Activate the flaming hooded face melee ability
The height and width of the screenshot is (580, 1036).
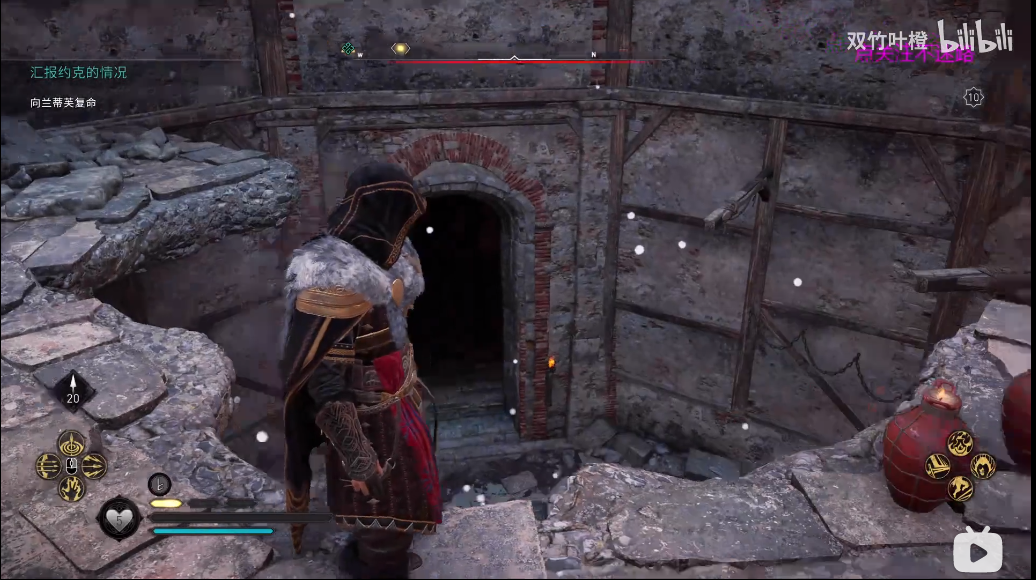pyautogui.click(x=983, y=466)
